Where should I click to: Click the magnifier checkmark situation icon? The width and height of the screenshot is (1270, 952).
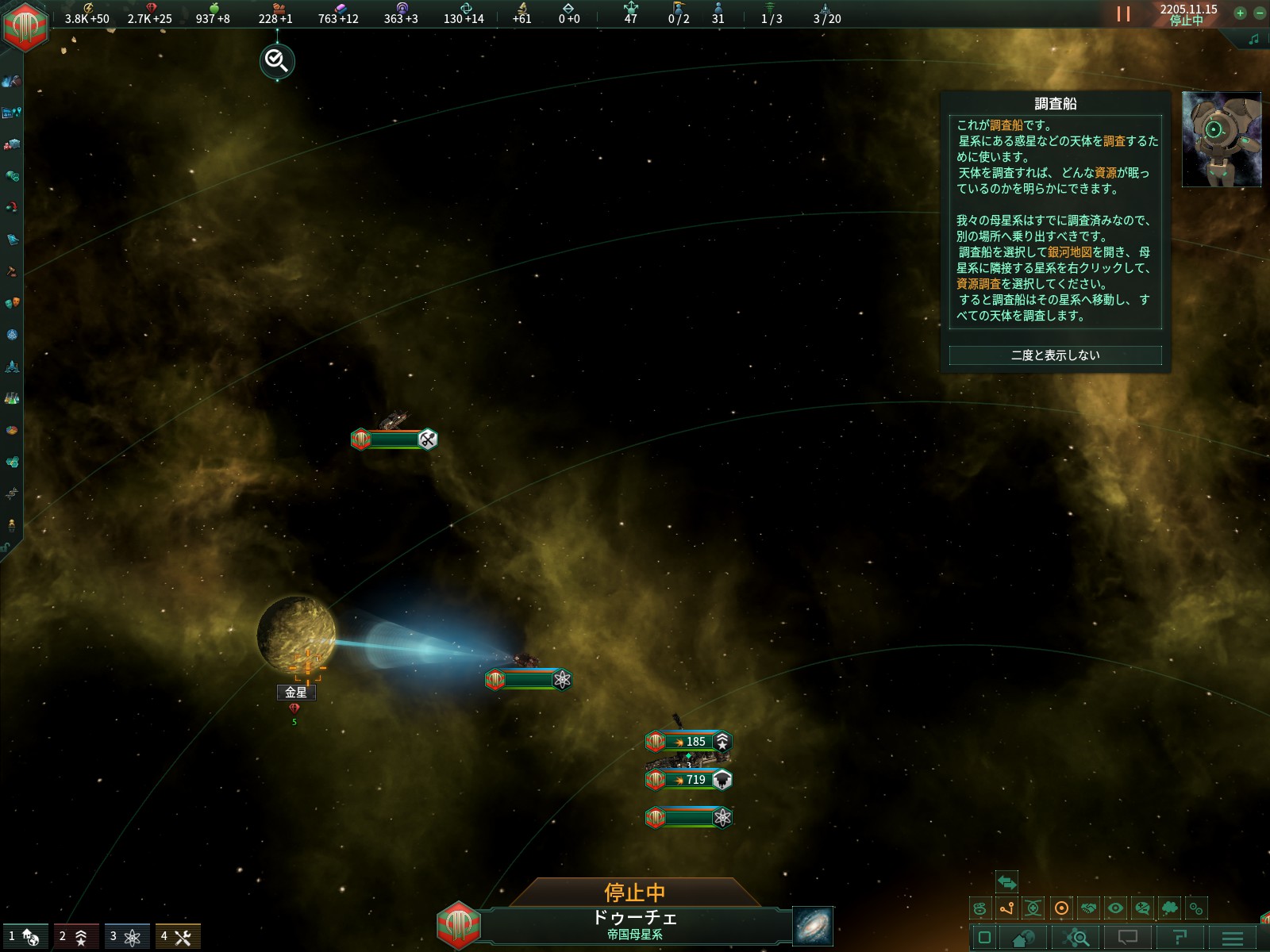[x=277, y=60]
